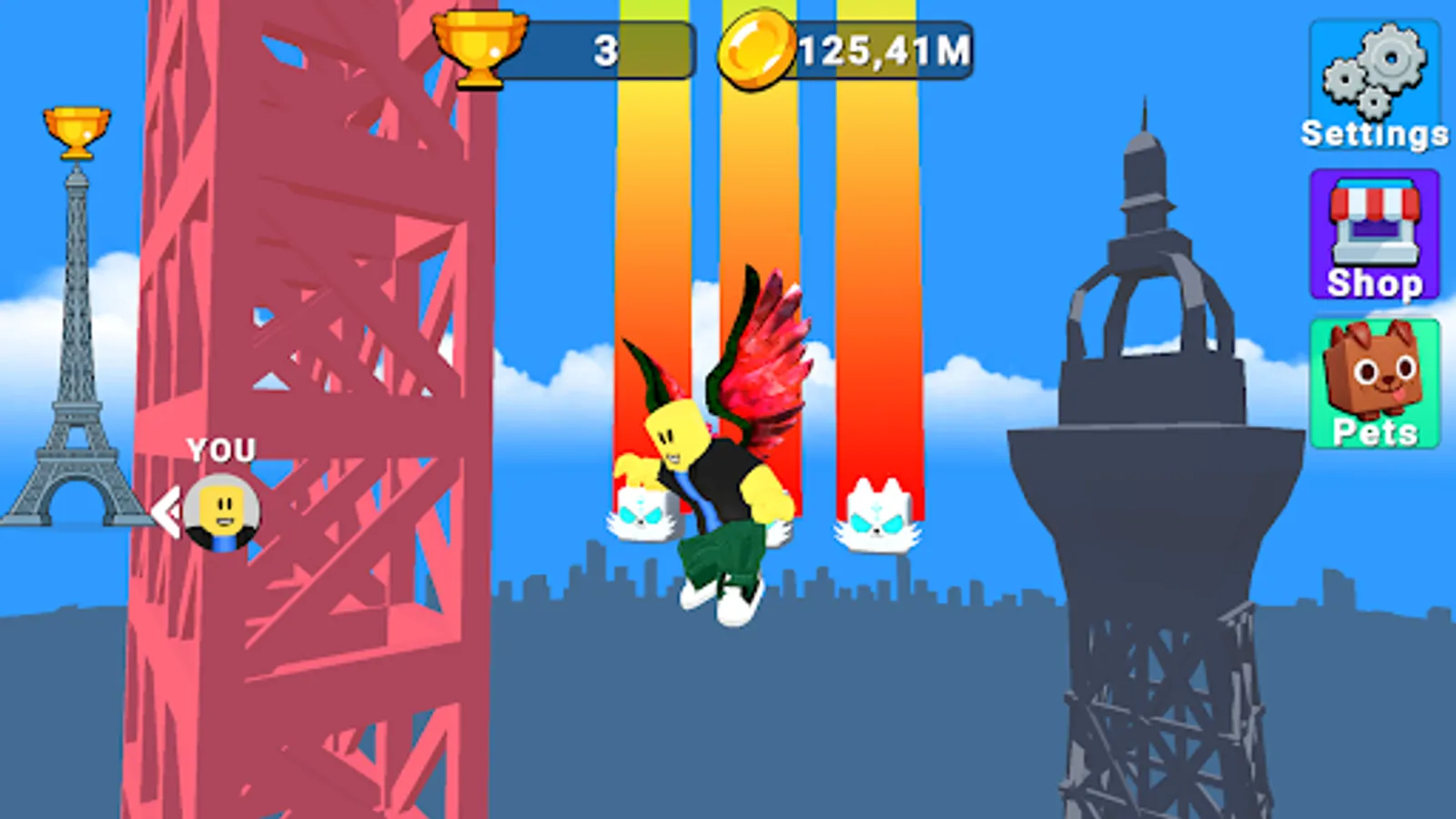This screenshot has width=1456, height=819.
Task: Select the YOU player avatar marker
Action: (221, 514)
